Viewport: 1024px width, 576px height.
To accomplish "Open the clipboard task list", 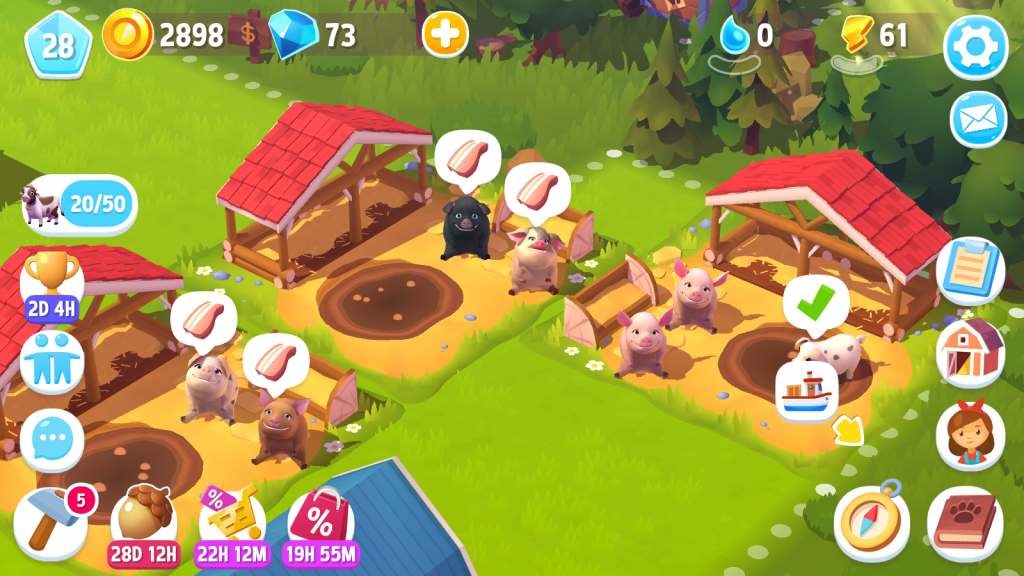I will click(969, 271).
